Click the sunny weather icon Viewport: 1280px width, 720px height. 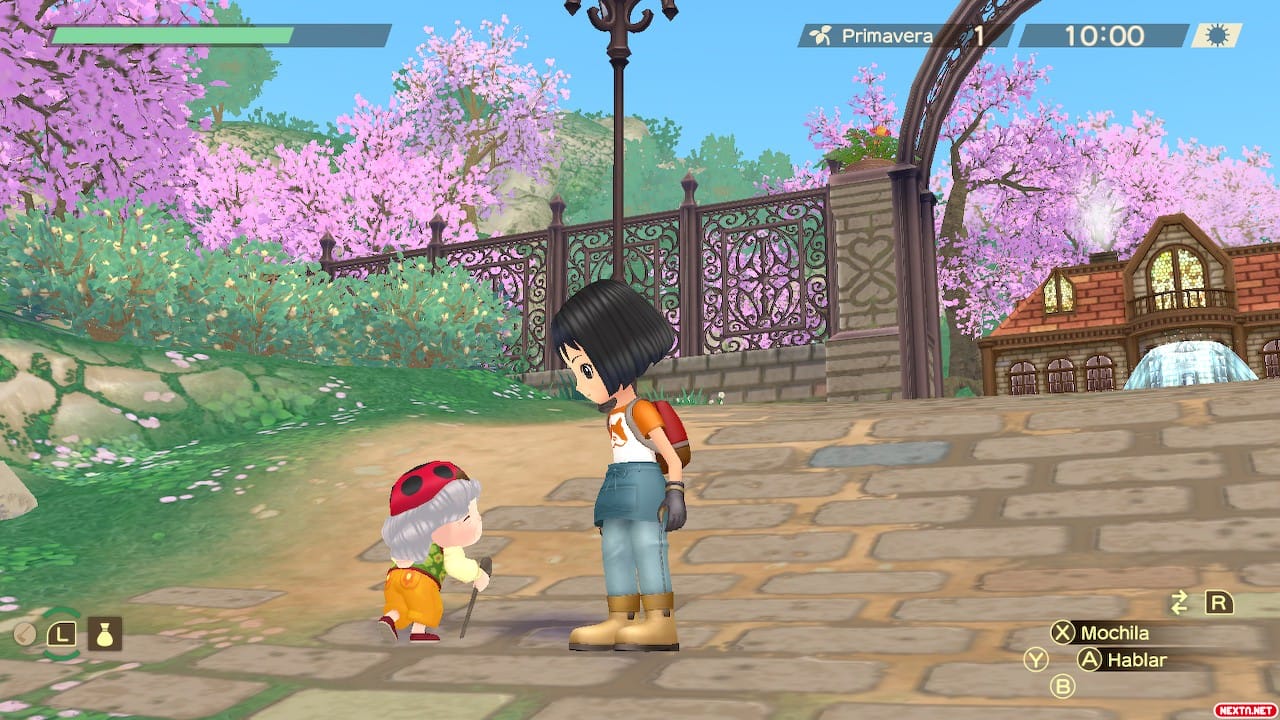1216,36
